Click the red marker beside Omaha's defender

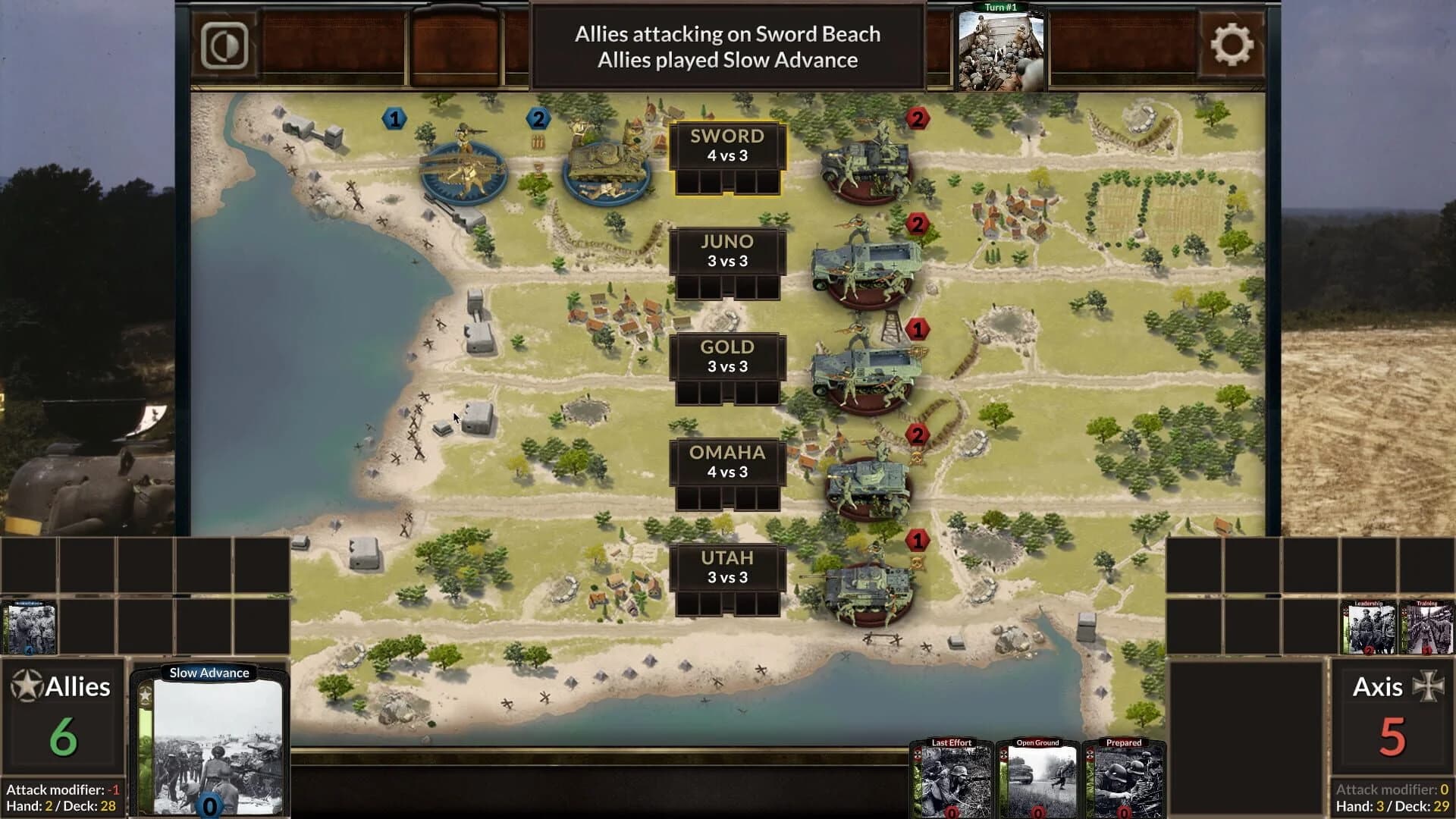click(918, 435)
